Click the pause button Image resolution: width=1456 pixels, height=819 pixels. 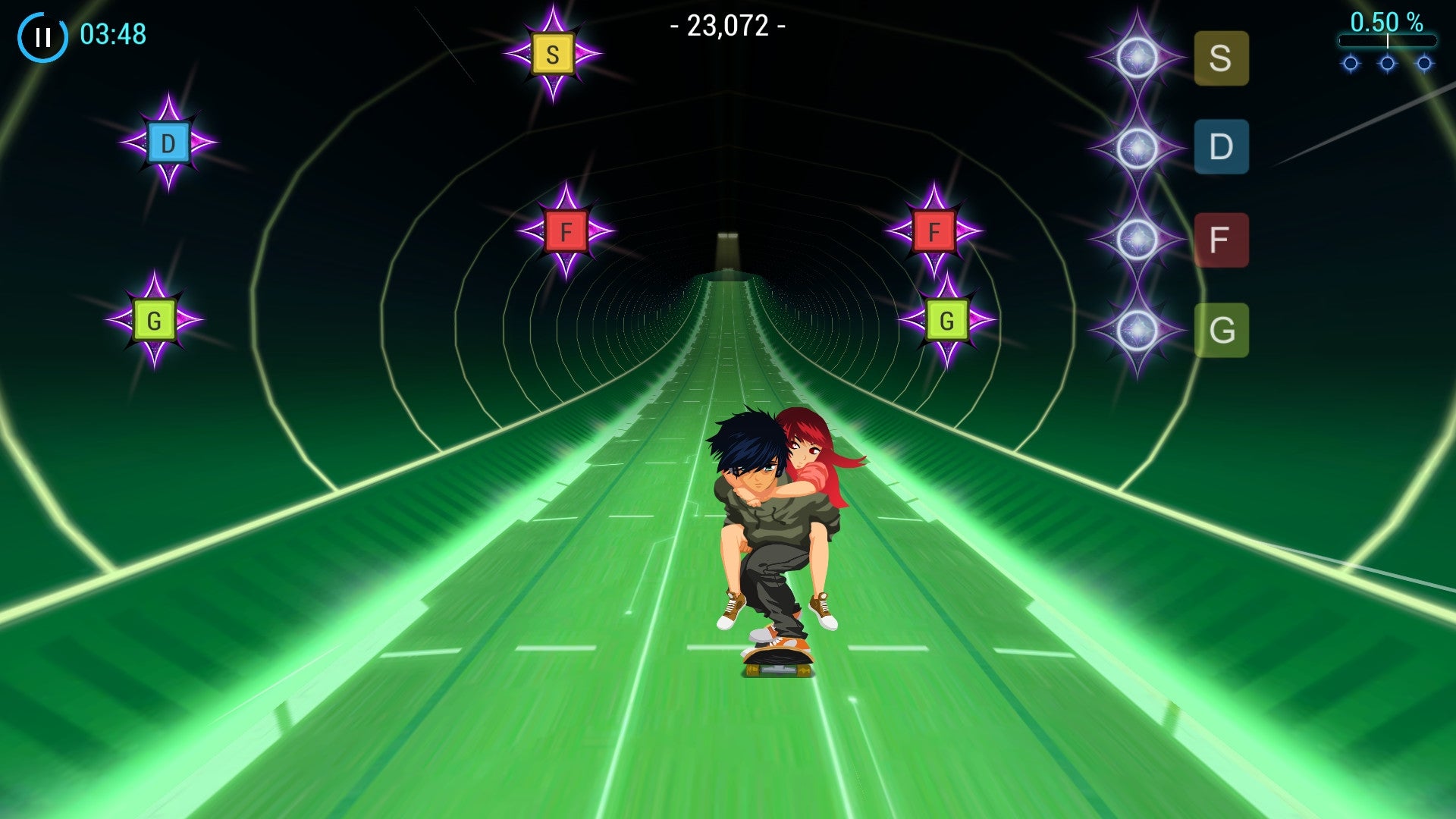[43, 36]
